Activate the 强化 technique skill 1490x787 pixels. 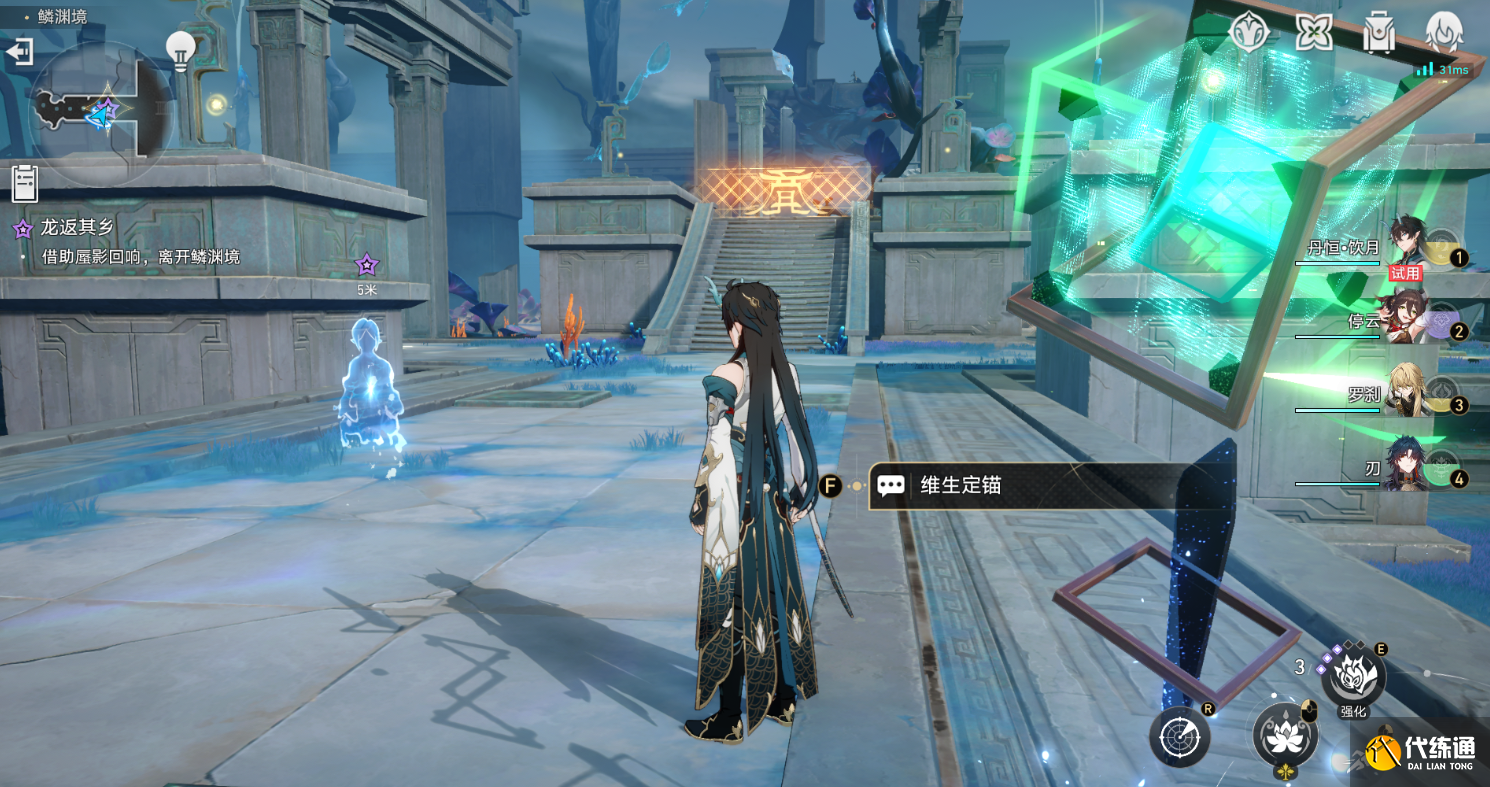(1353, 677)
